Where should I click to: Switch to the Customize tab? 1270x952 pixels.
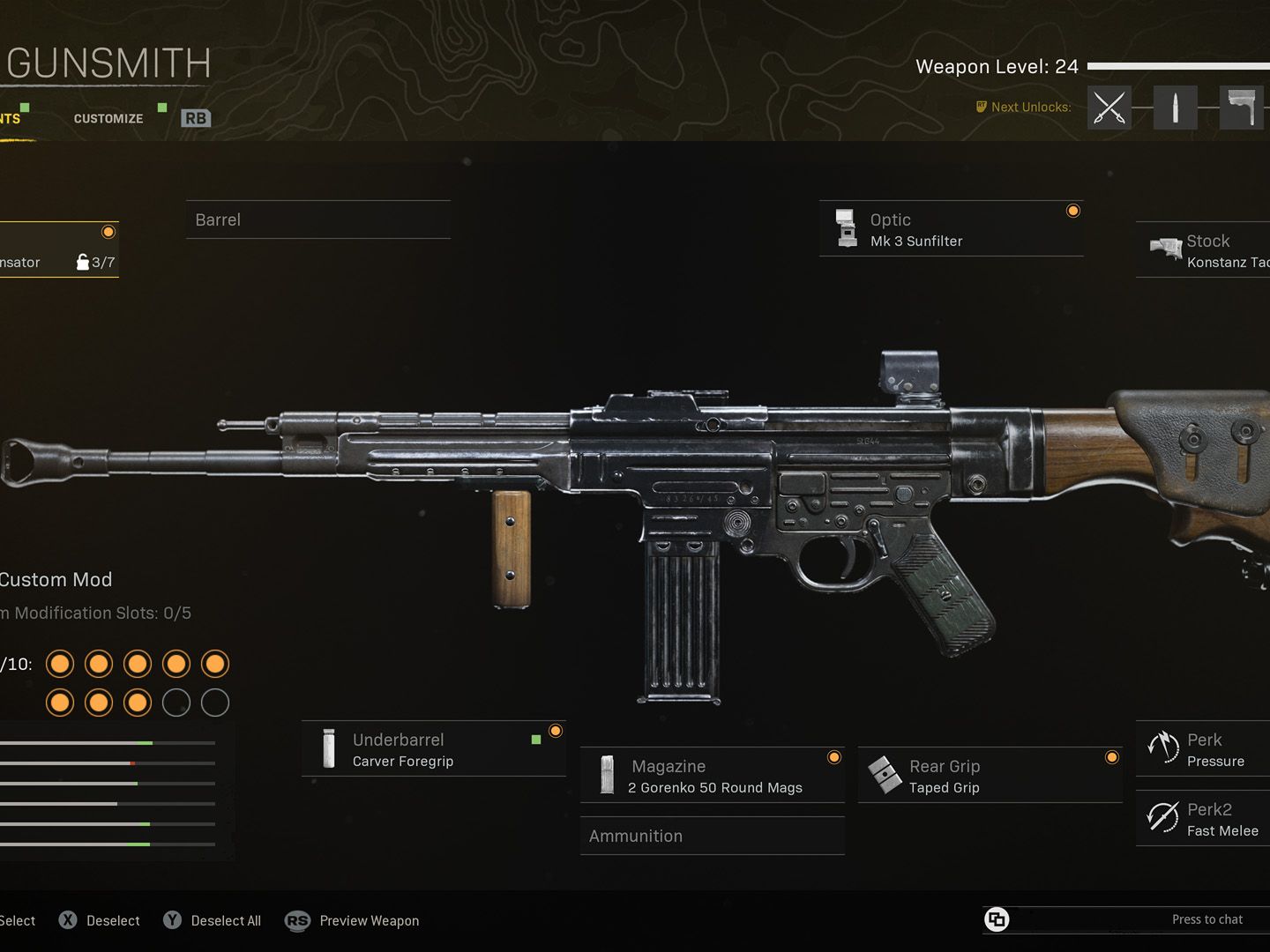(108, 118)
